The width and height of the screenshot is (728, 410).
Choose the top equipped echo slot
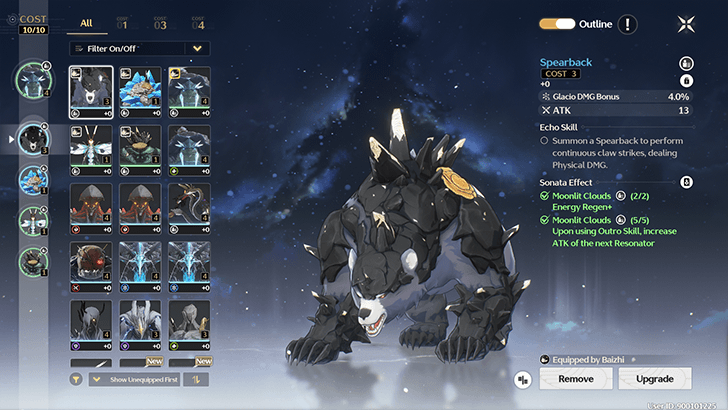[x=34, y=82]
